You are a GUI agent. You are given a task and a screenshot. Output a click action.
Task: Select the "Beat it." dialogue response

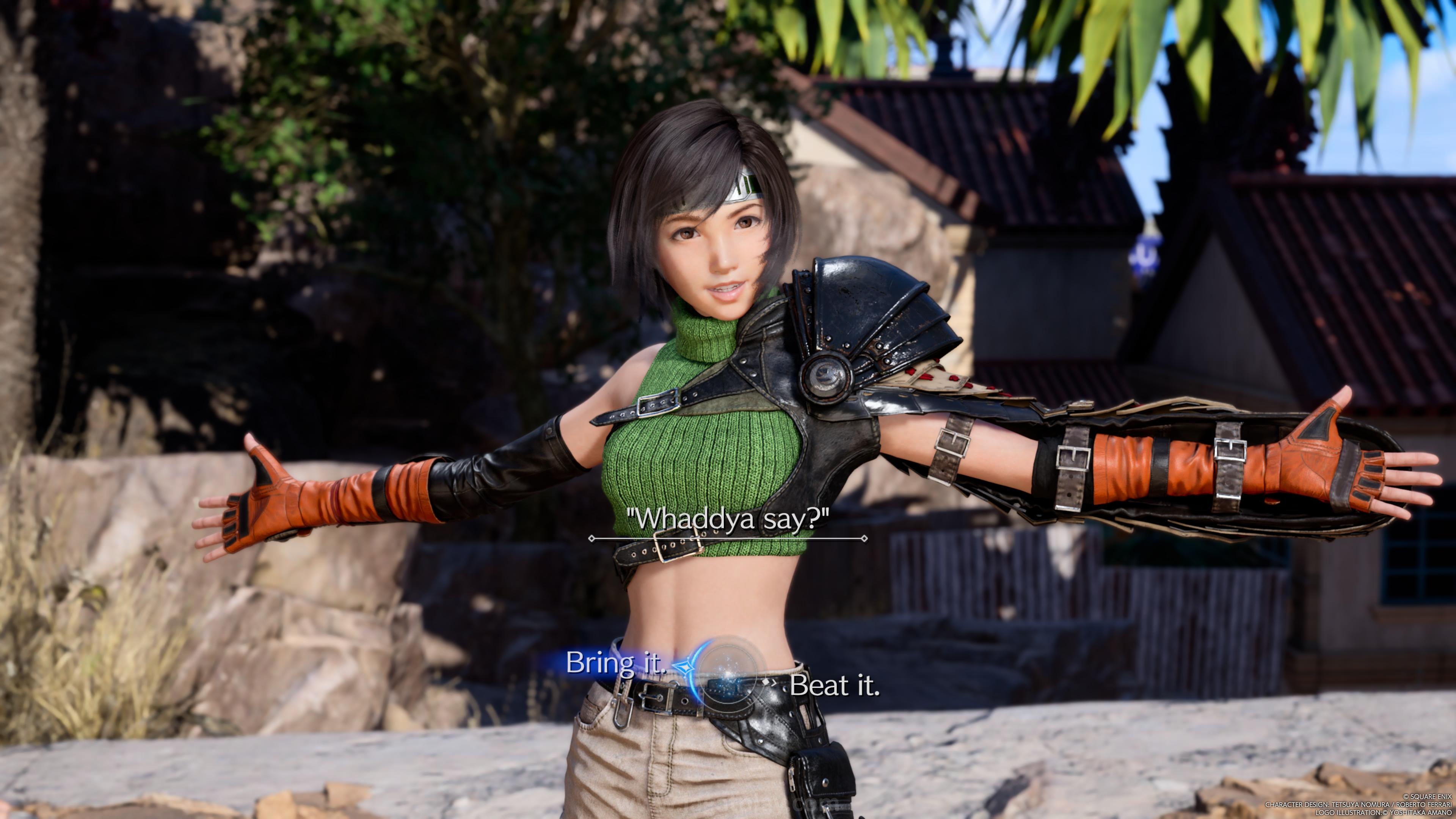[x=834, y=686]
